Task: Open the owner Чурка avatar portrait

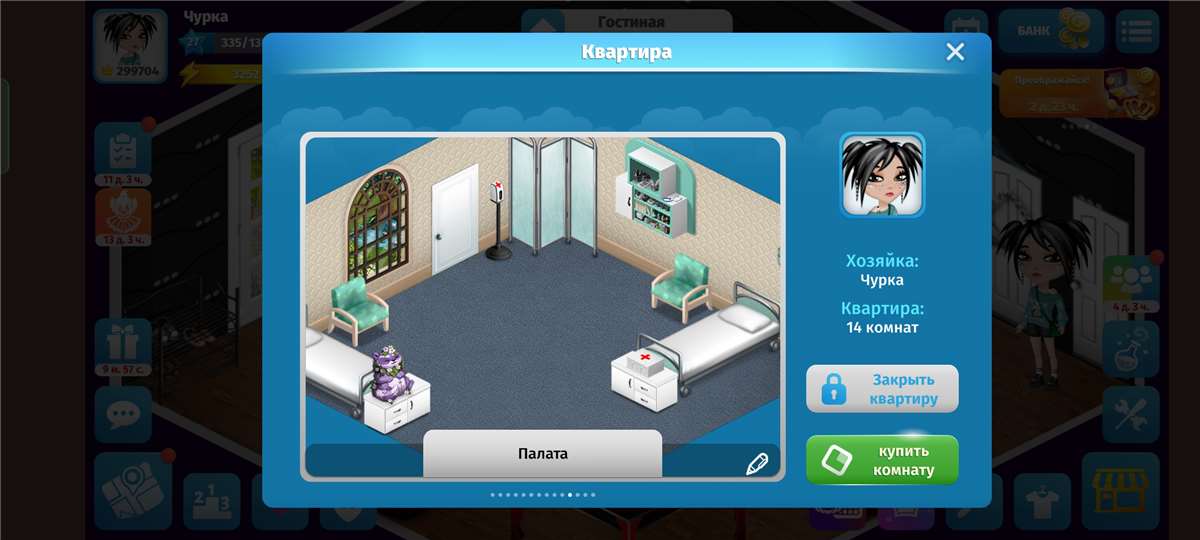Action: click(x=881, y=175)
